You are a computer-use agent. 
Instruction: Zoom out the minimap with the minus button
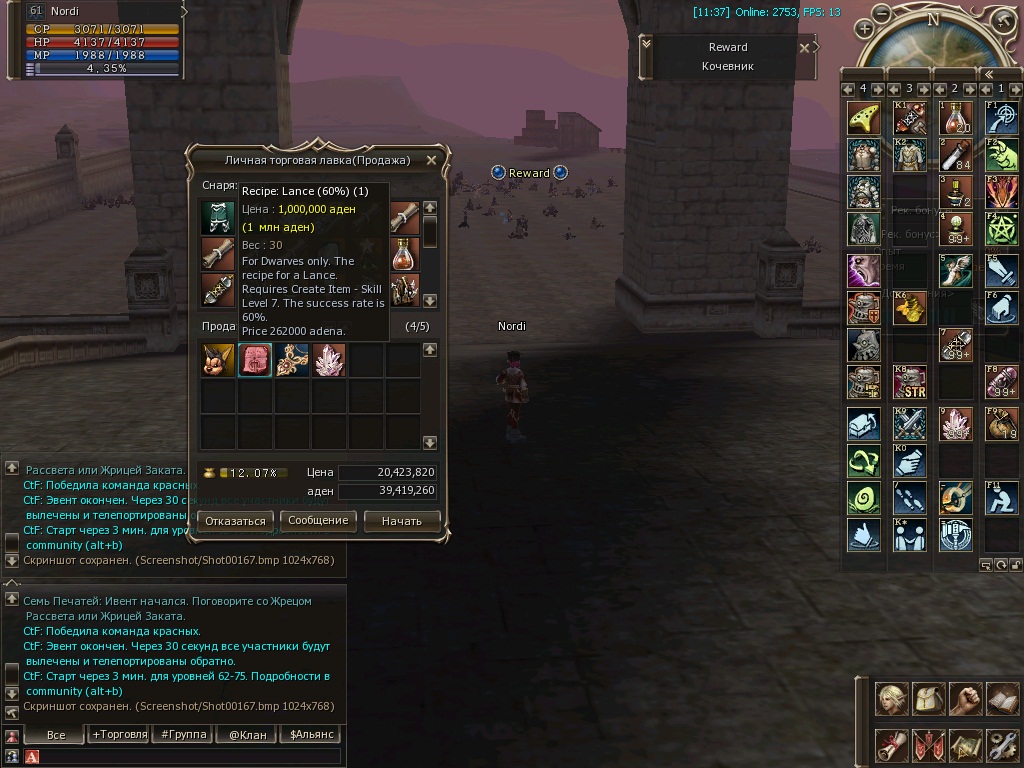[881, 13]
